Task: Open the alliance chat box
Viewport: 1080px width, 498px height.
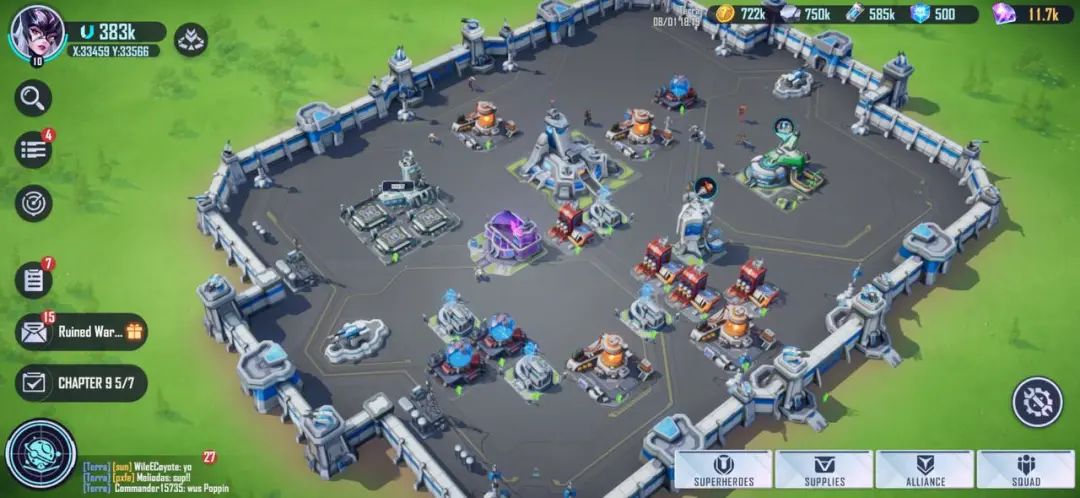Action: (140, 474)
